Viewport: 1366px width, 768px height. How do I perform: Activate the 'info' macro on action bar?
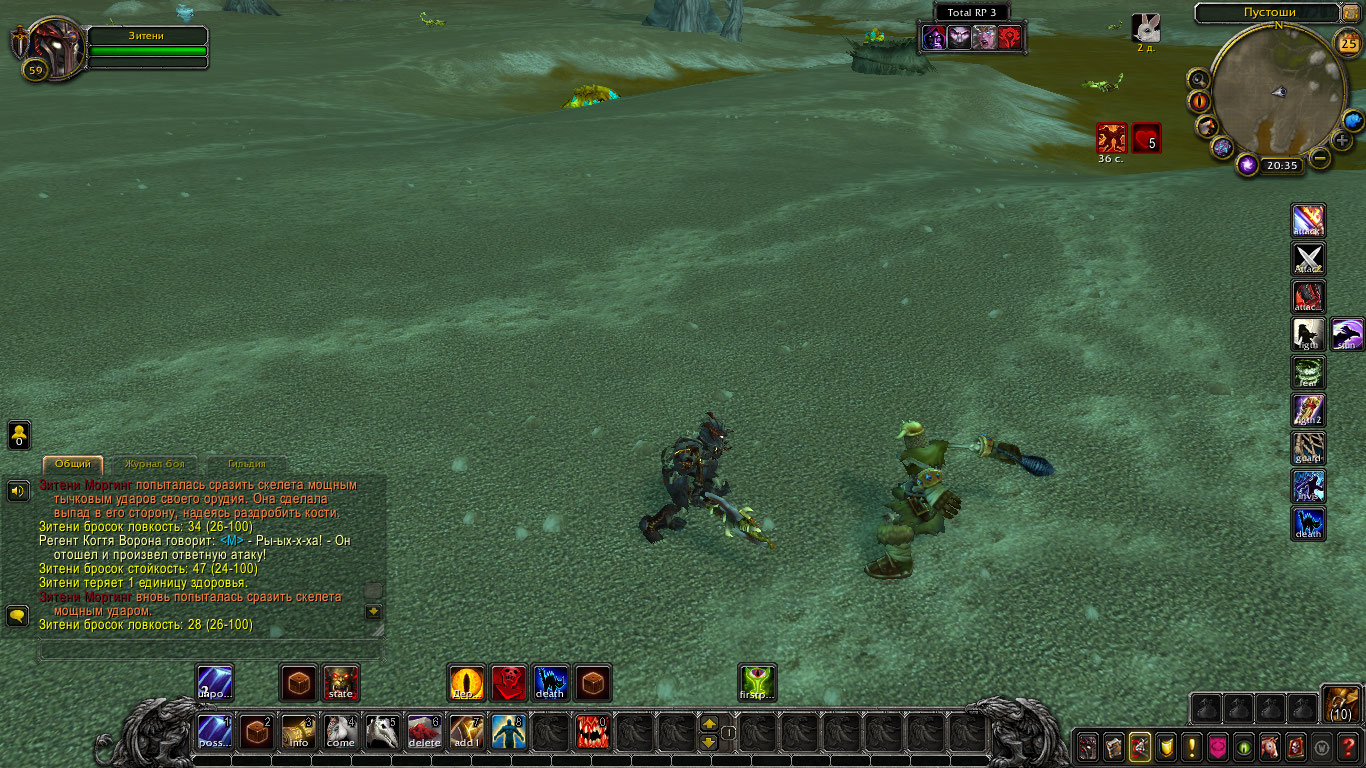tap(299, 732)
